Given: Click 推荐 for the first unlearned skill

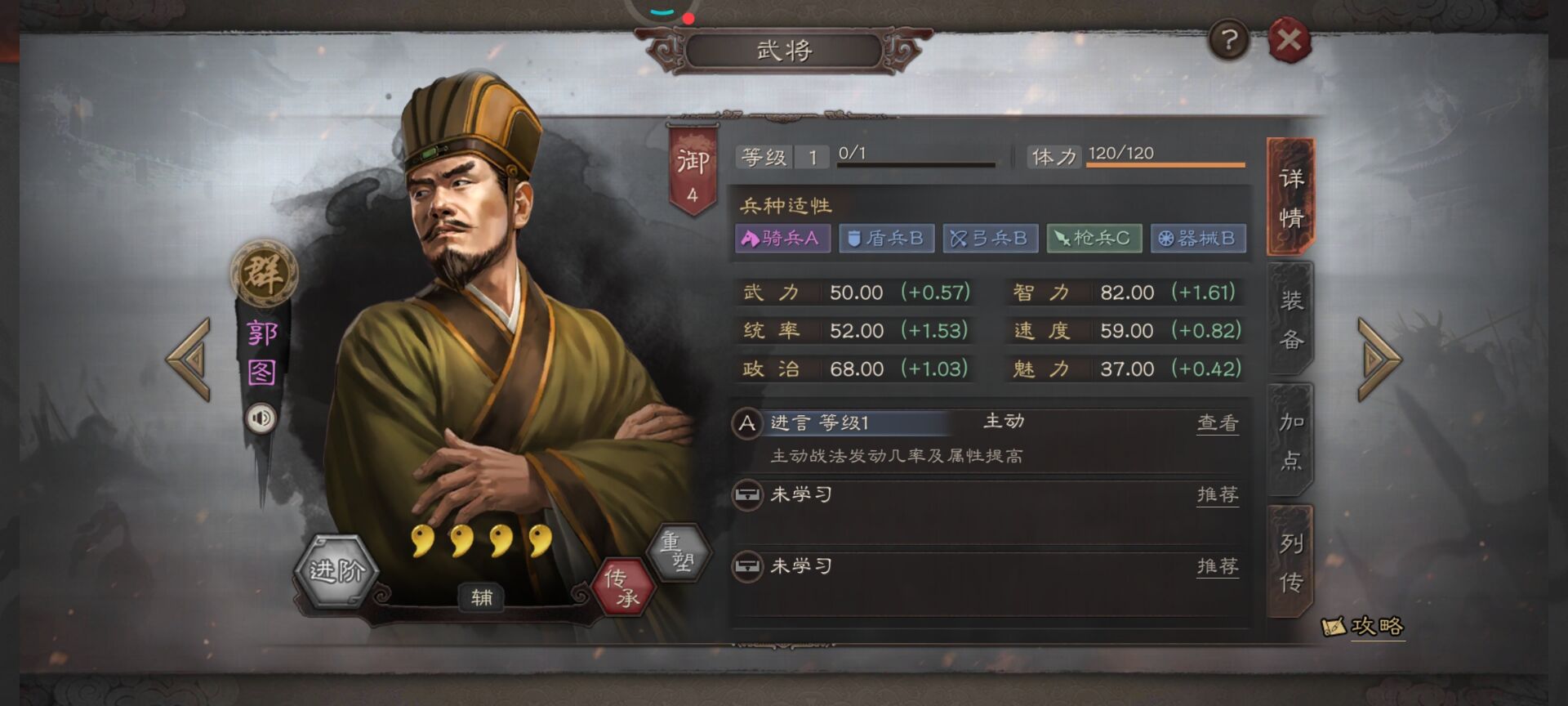Looking at the screenshot, I should pos(1218,494).
